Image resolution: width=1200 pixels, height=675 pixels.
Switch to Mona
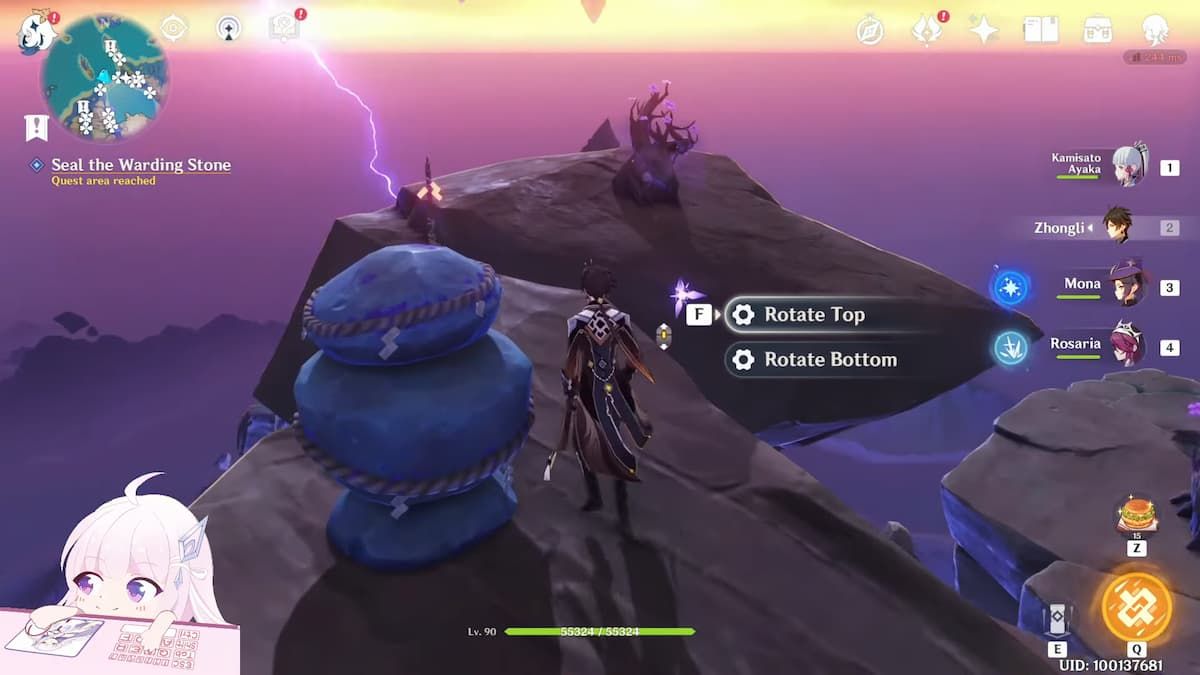coord(1129,286)
